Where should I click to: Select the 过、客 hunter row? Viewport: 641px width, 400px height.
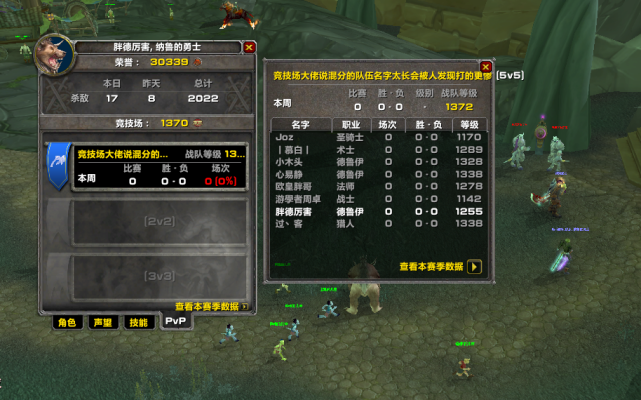pyautogui.click(x=380, y=224)
